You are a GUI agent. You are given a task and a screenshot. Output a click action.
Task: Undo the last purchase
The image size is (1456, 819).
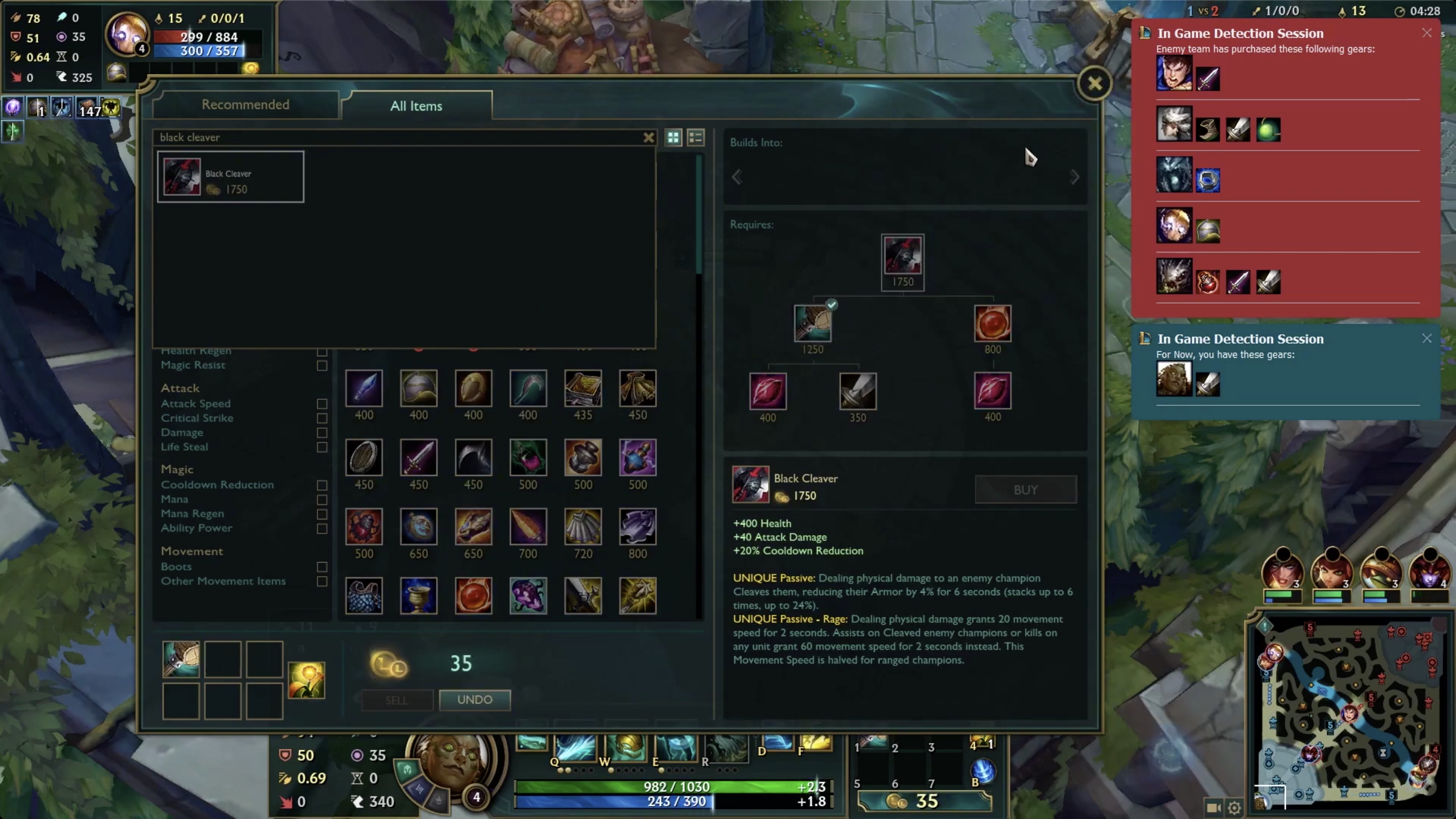(x=475, y=700)
